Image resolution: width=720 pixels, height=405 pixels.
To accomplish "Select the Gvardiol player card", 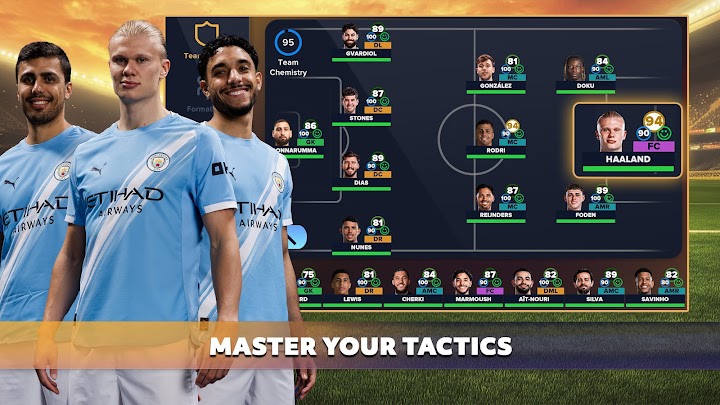I will tap(362, 42).
